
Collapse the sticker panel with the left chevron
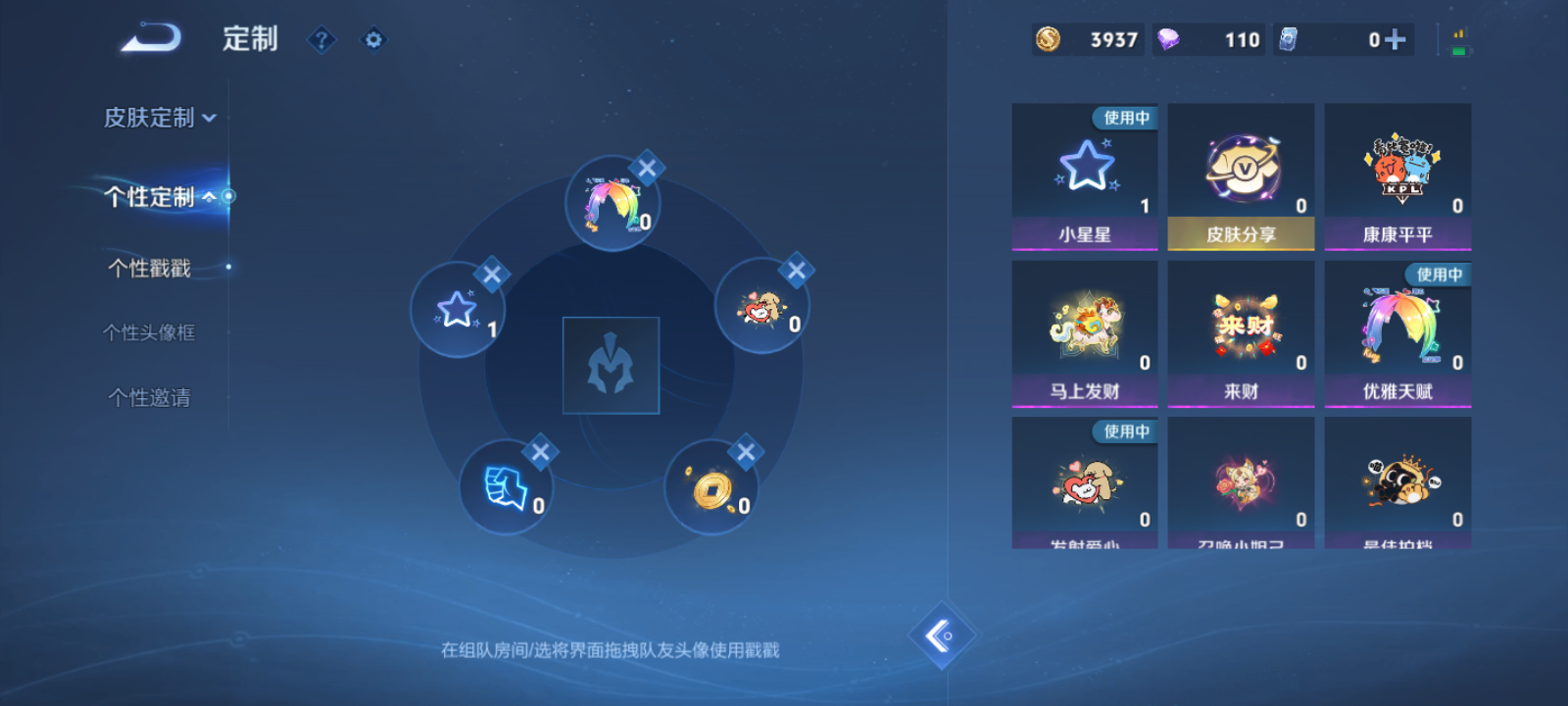[944, 635]
